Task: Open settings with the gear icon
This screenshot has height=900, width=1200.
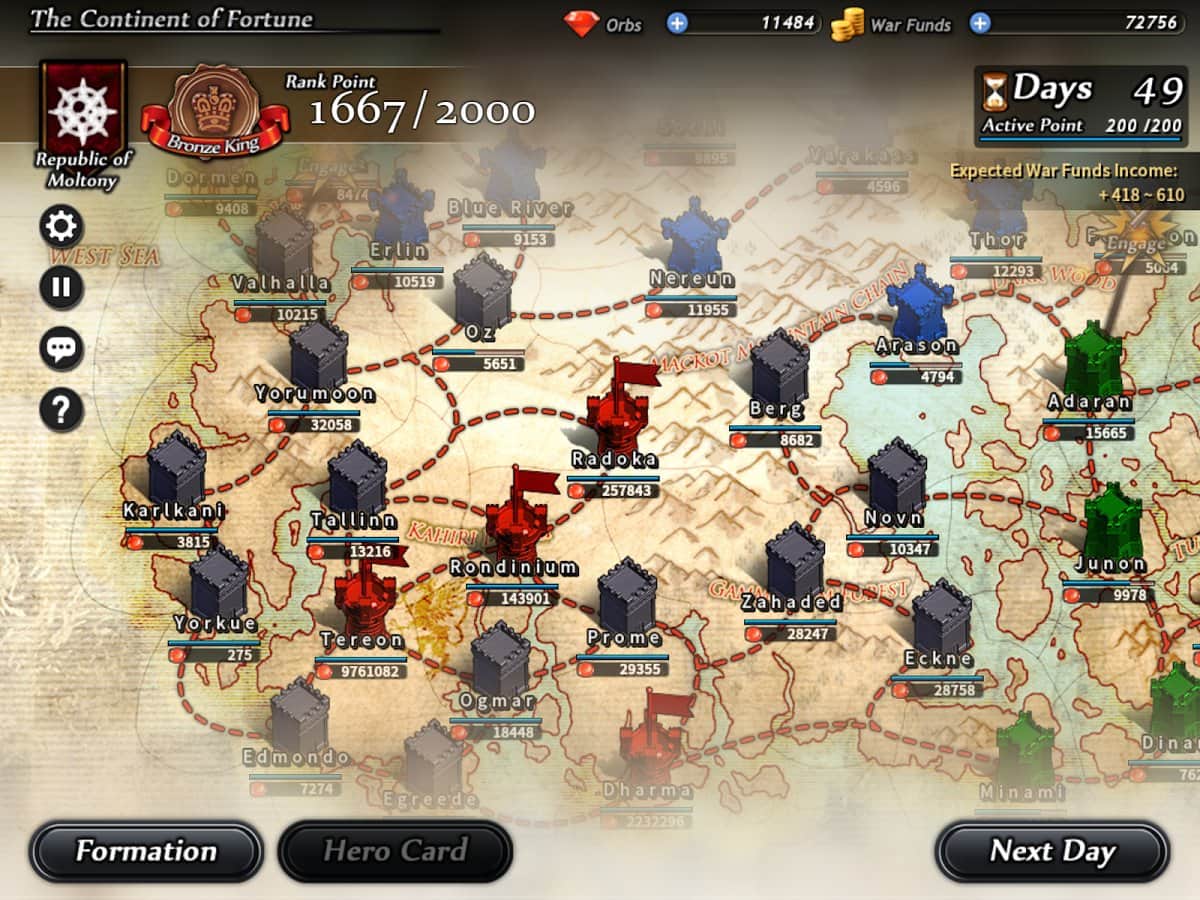Action: [61, 228]
